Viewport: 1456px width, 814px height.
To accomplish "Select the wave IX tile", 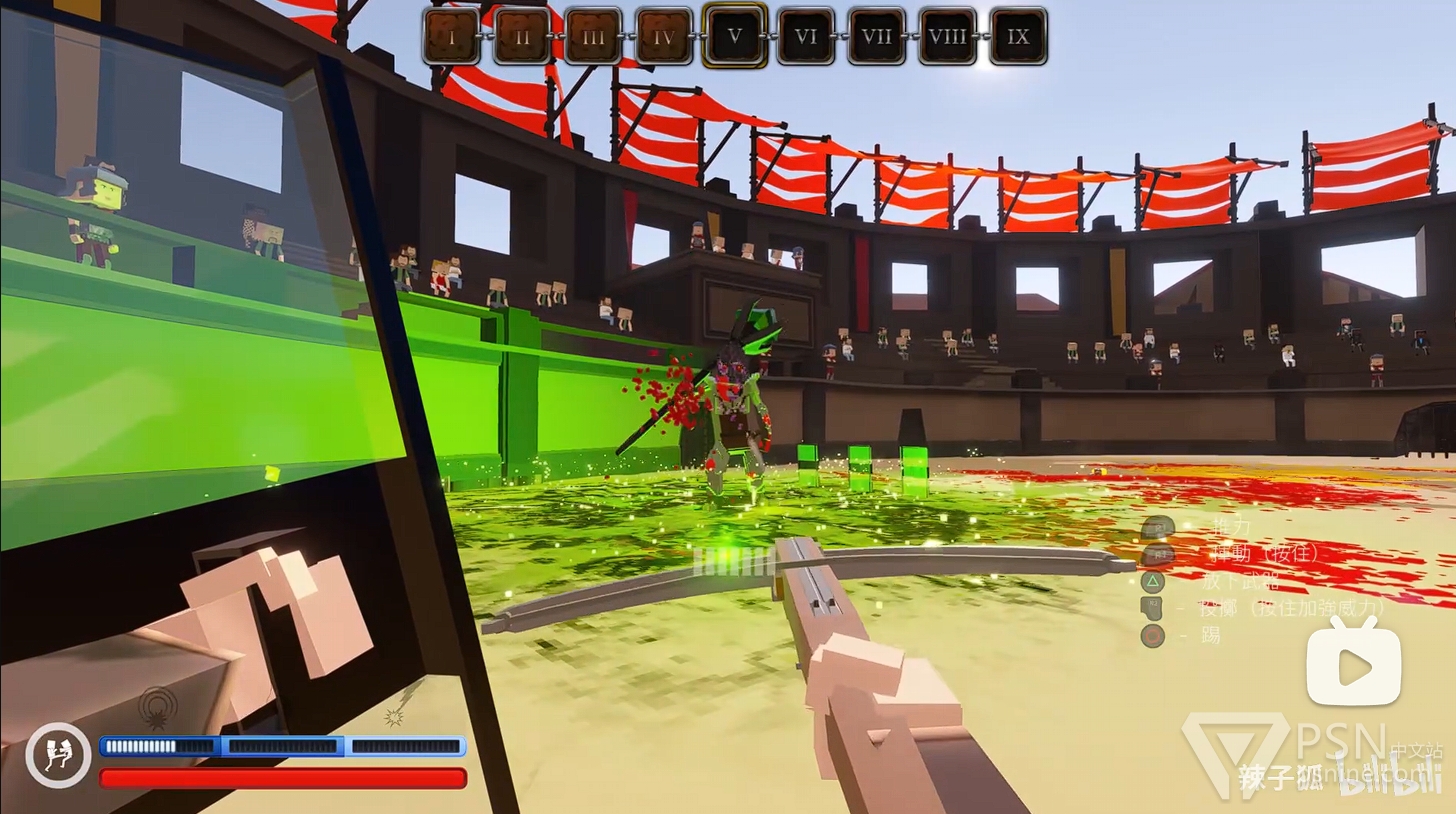I will 1019,37.
